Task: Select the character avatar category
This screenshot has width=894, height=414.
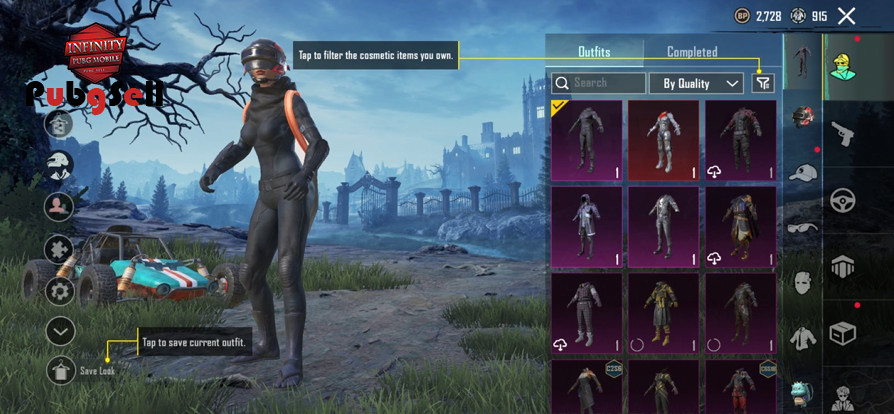Action: tap(842, 66)
